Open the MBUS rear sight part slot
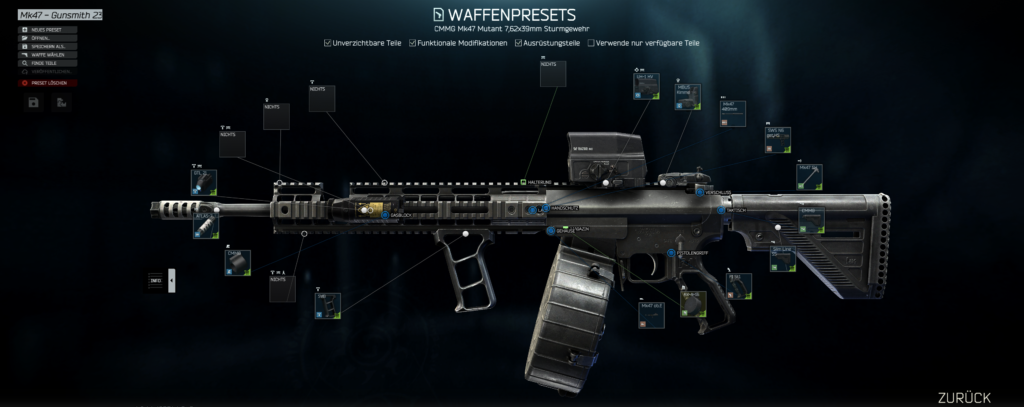This screenshot has width=1024, height=407. click(689, 96)
